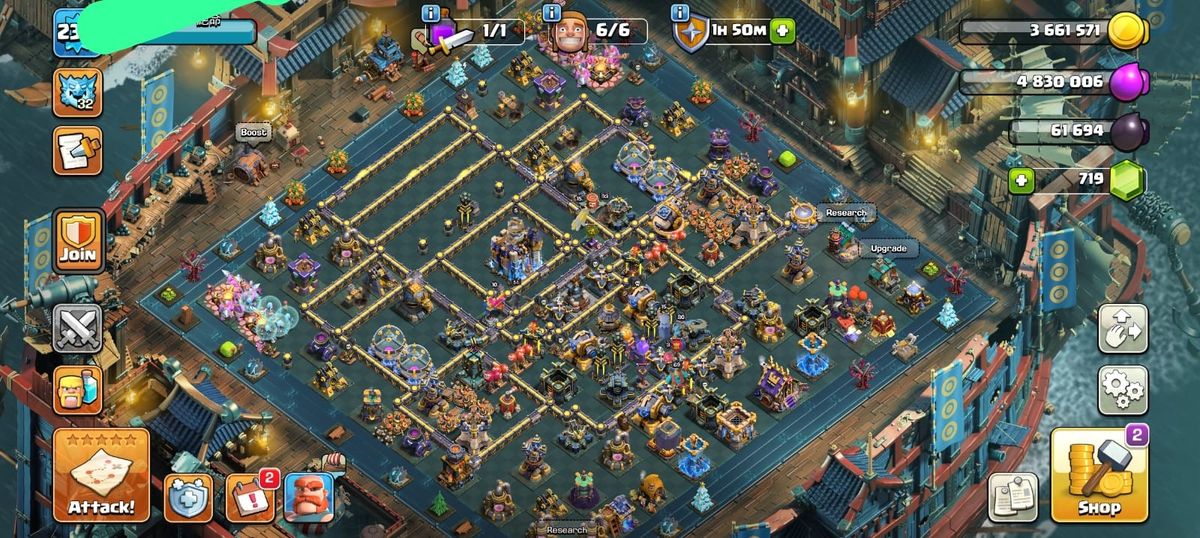
Task: Show info about the shield timer
Action: coord(681,14)
